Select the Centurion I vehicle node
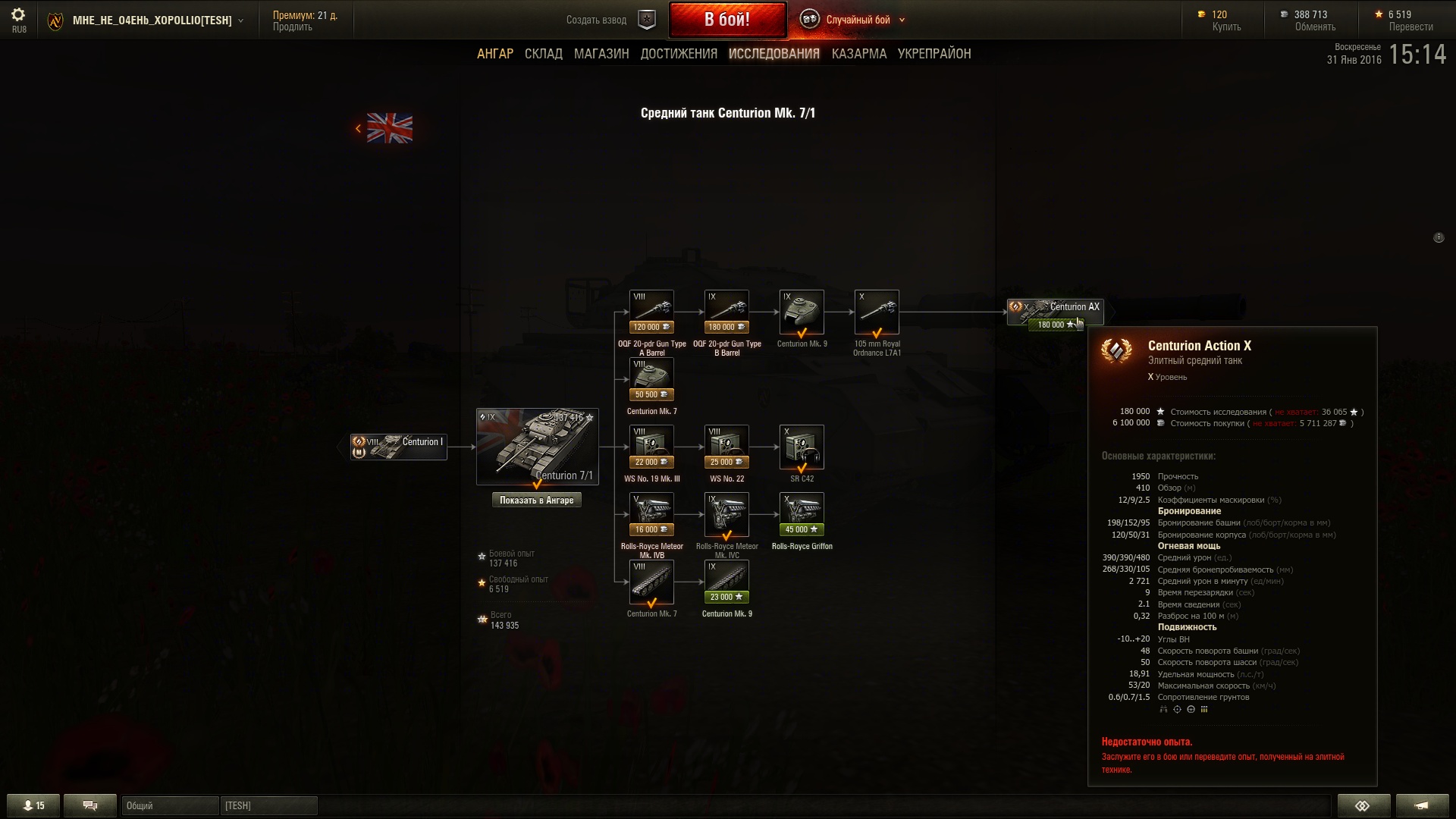 399,447
